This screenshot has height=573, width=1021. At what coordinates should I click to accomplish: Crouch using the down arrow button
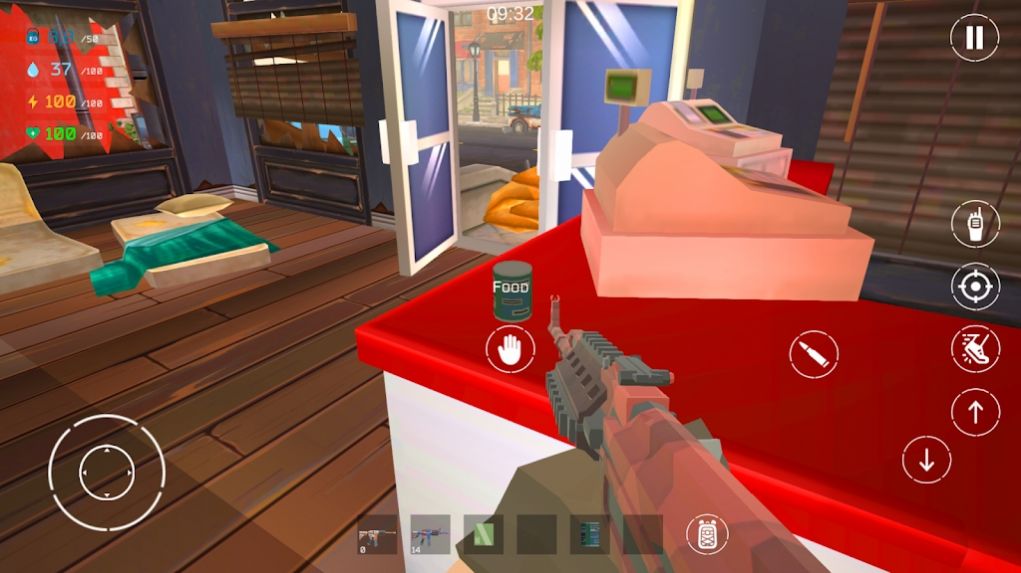(x=926, y=460)
